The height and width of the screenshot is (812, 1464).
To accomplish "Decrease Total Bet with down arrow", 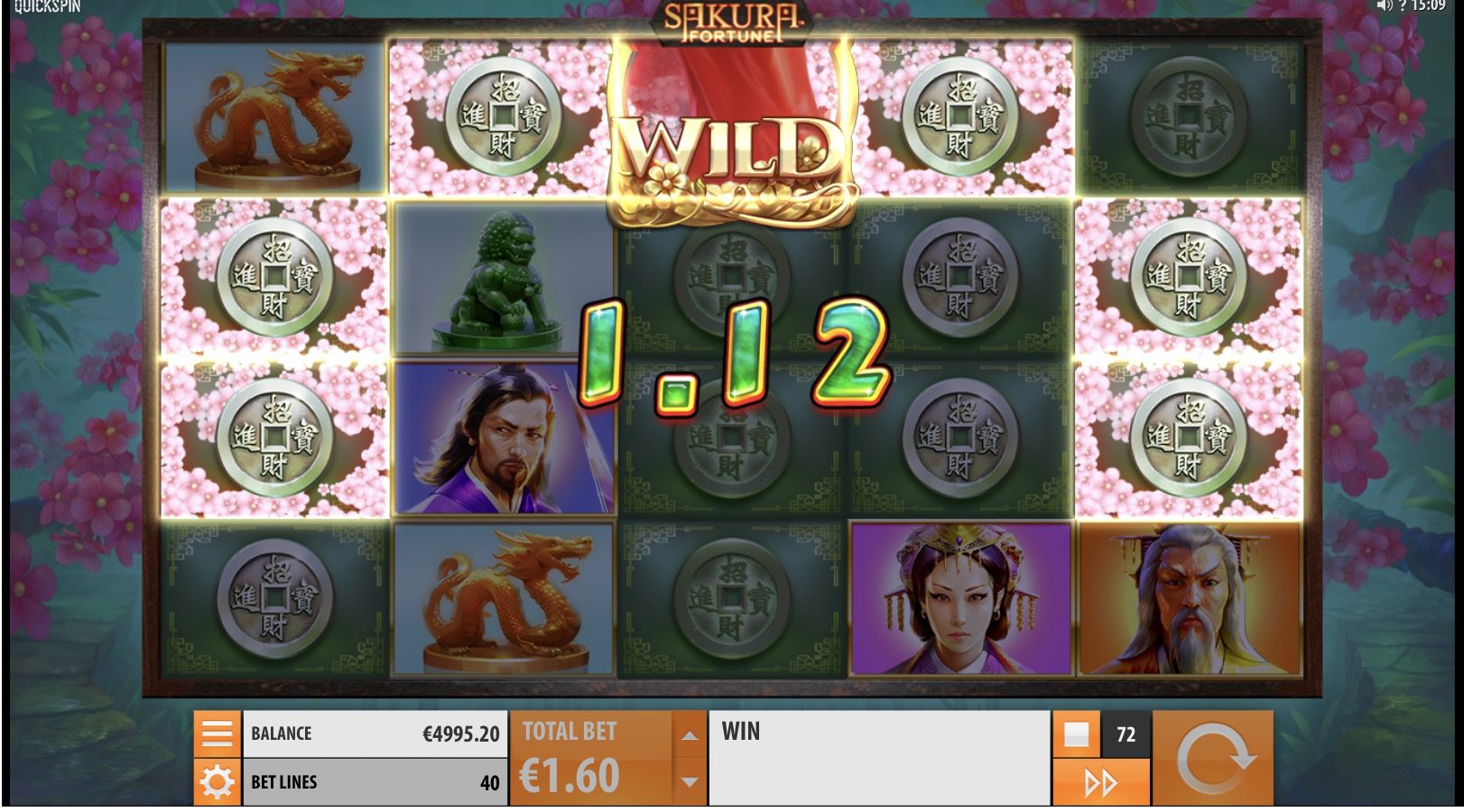I will (688, 781).
